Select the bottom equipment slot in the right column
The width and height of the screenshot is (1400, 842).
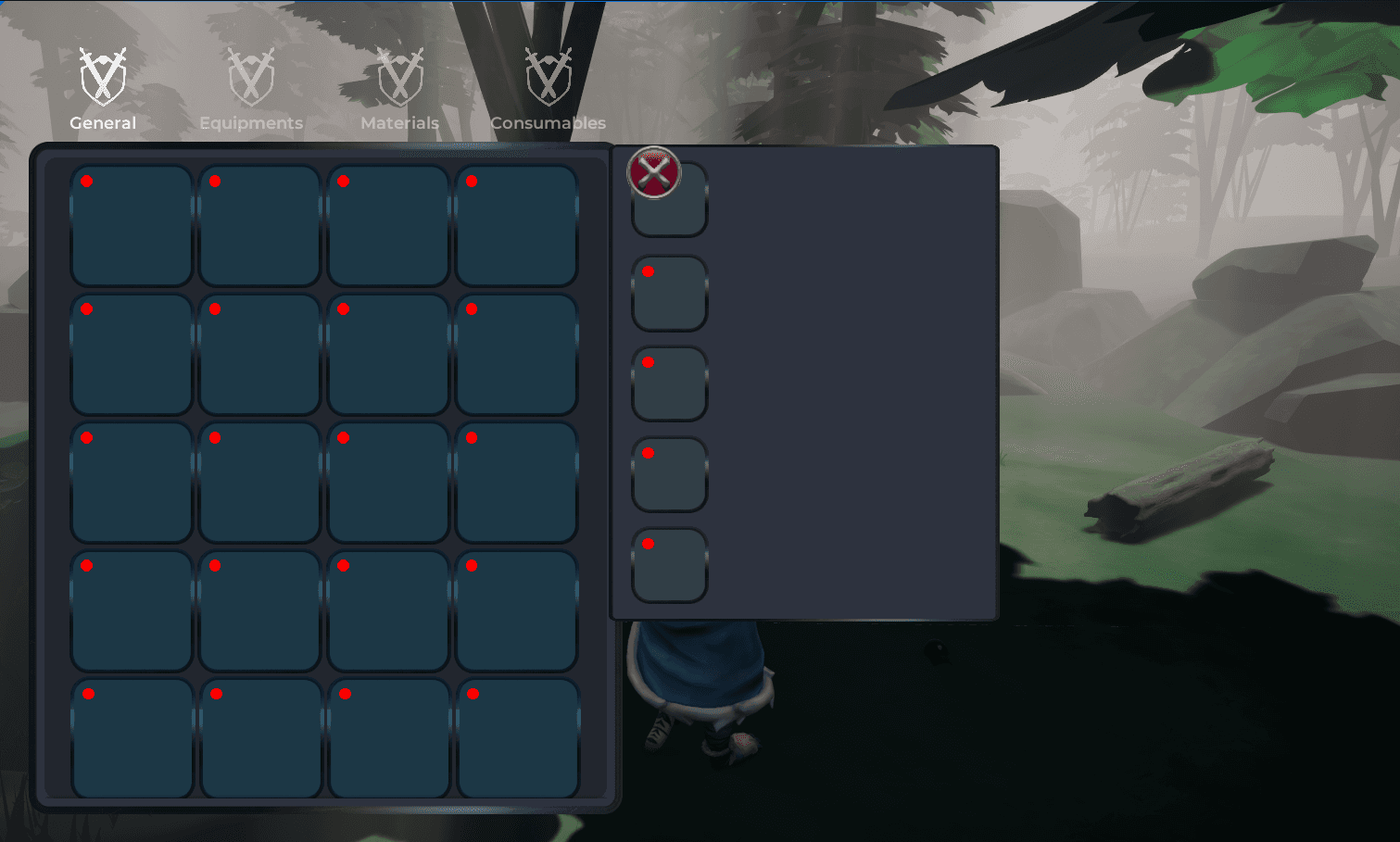tap(669, 566)
